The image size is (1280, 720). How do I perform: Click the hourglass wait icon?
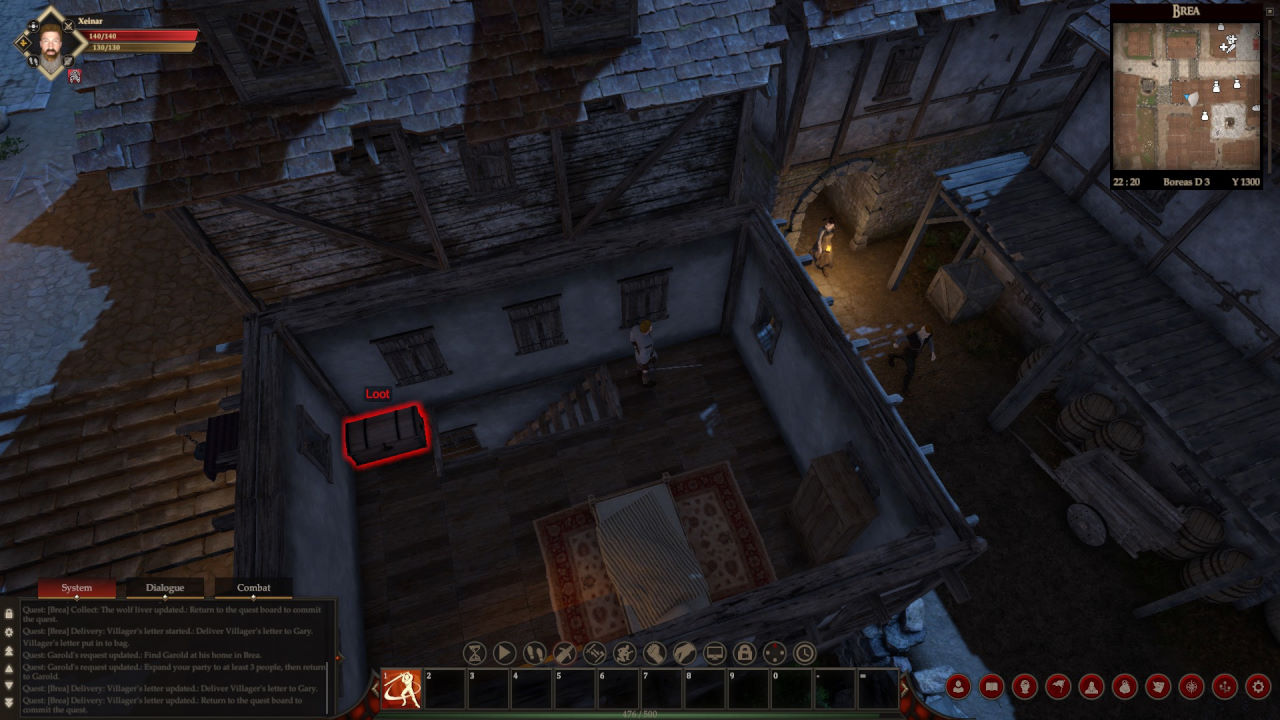pos(475,654)
